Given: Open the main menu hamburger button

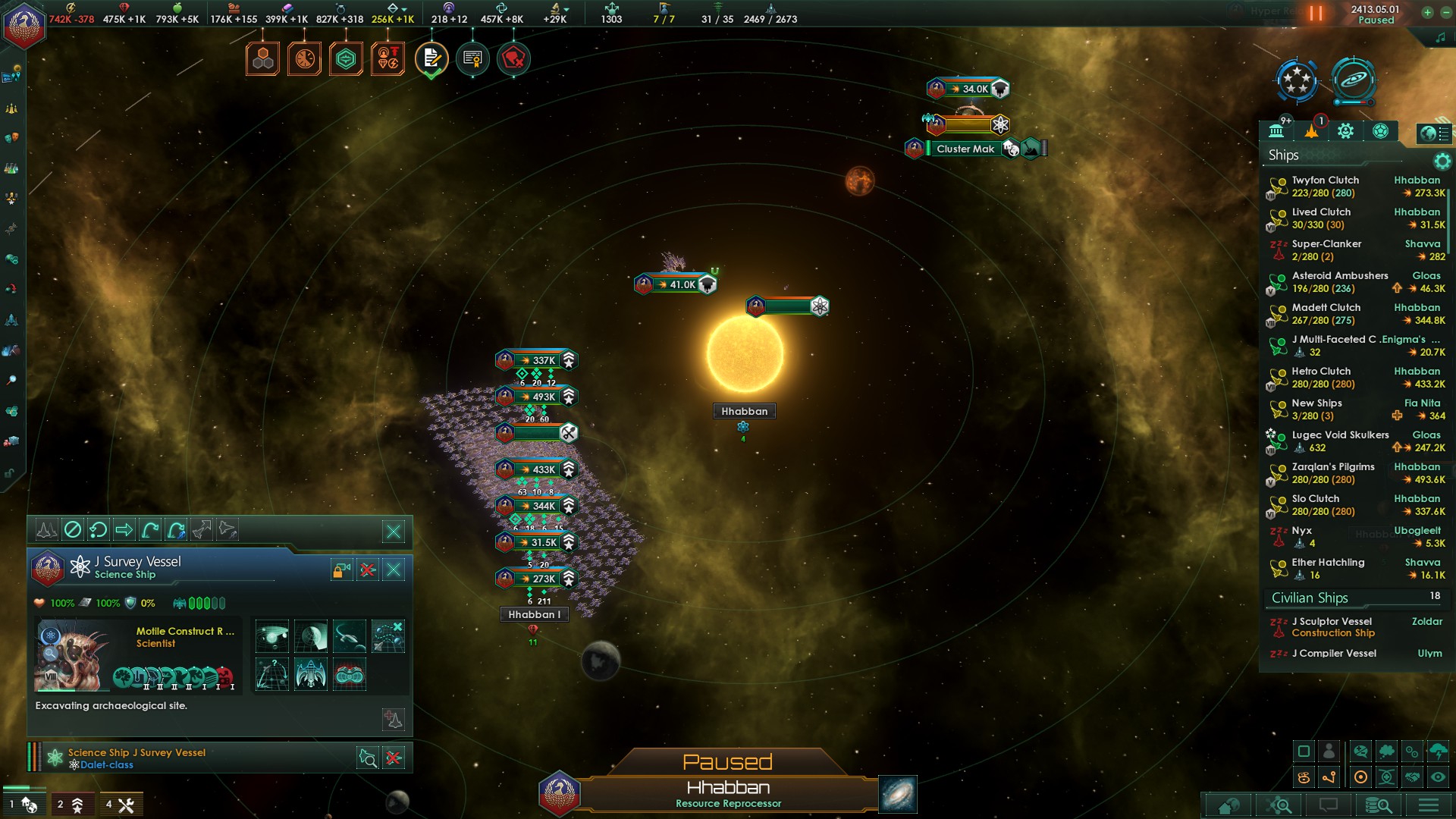Looking at the screenshot, I should coord(1429,805).
